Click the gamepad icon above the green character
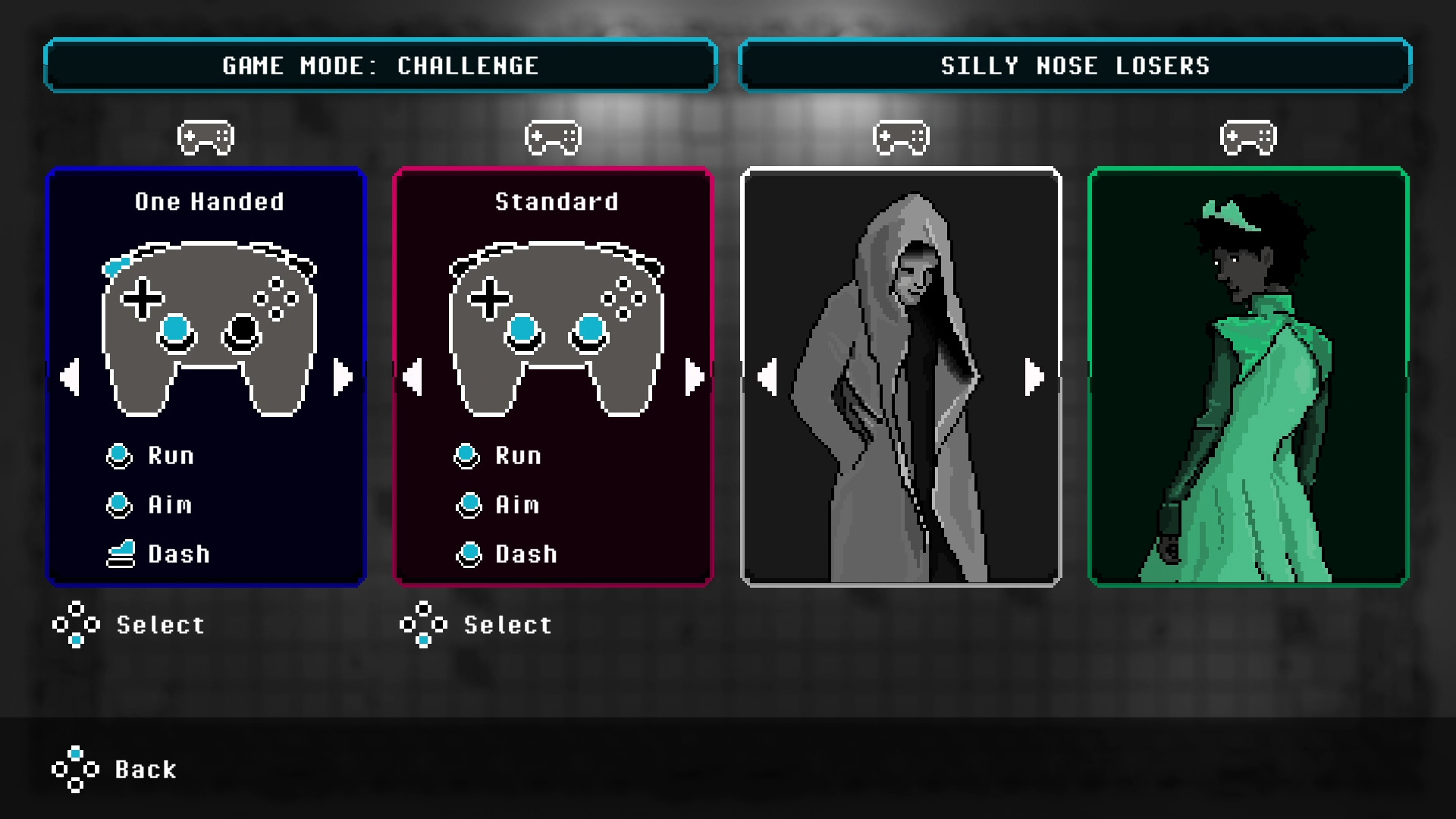This screenshot has height=819, width=1456. click(x=1248, y=136)
